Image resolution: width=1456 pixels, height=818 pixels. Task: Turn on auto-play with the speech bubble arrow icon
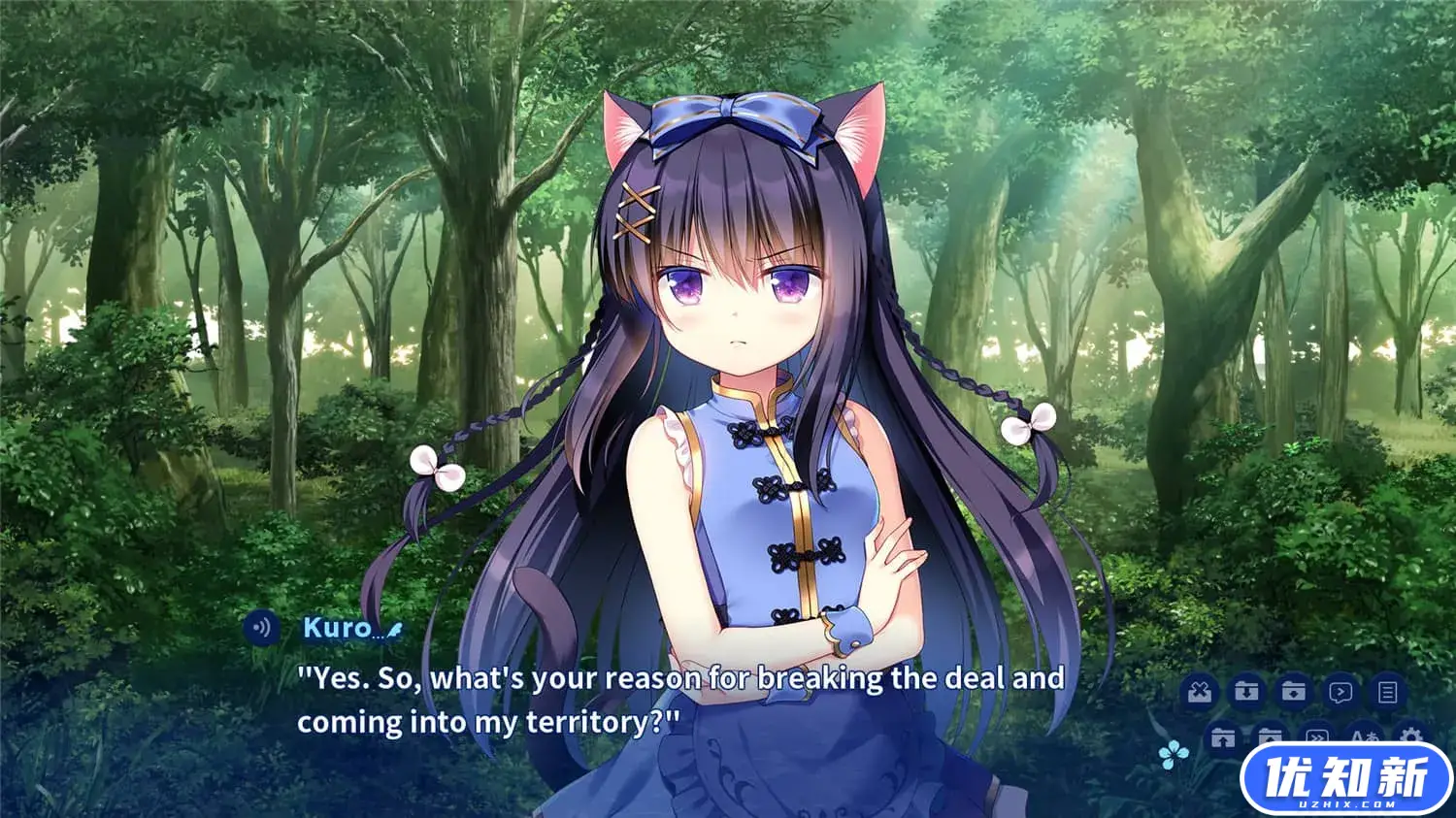pos(1340,692)
